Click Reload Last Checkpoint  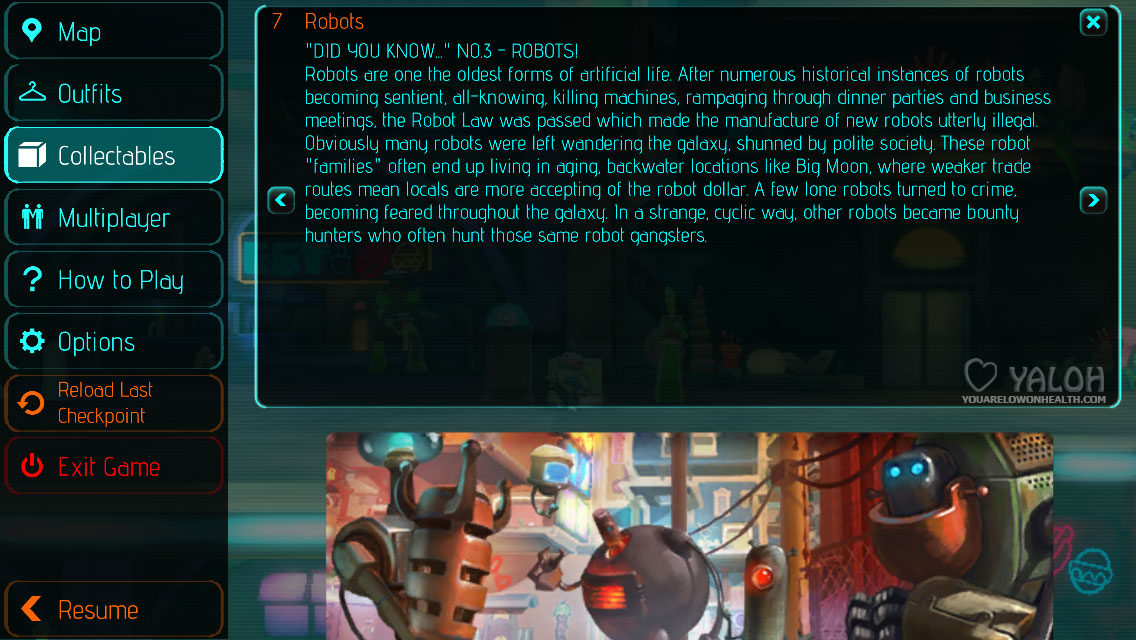tap(113, 403)
